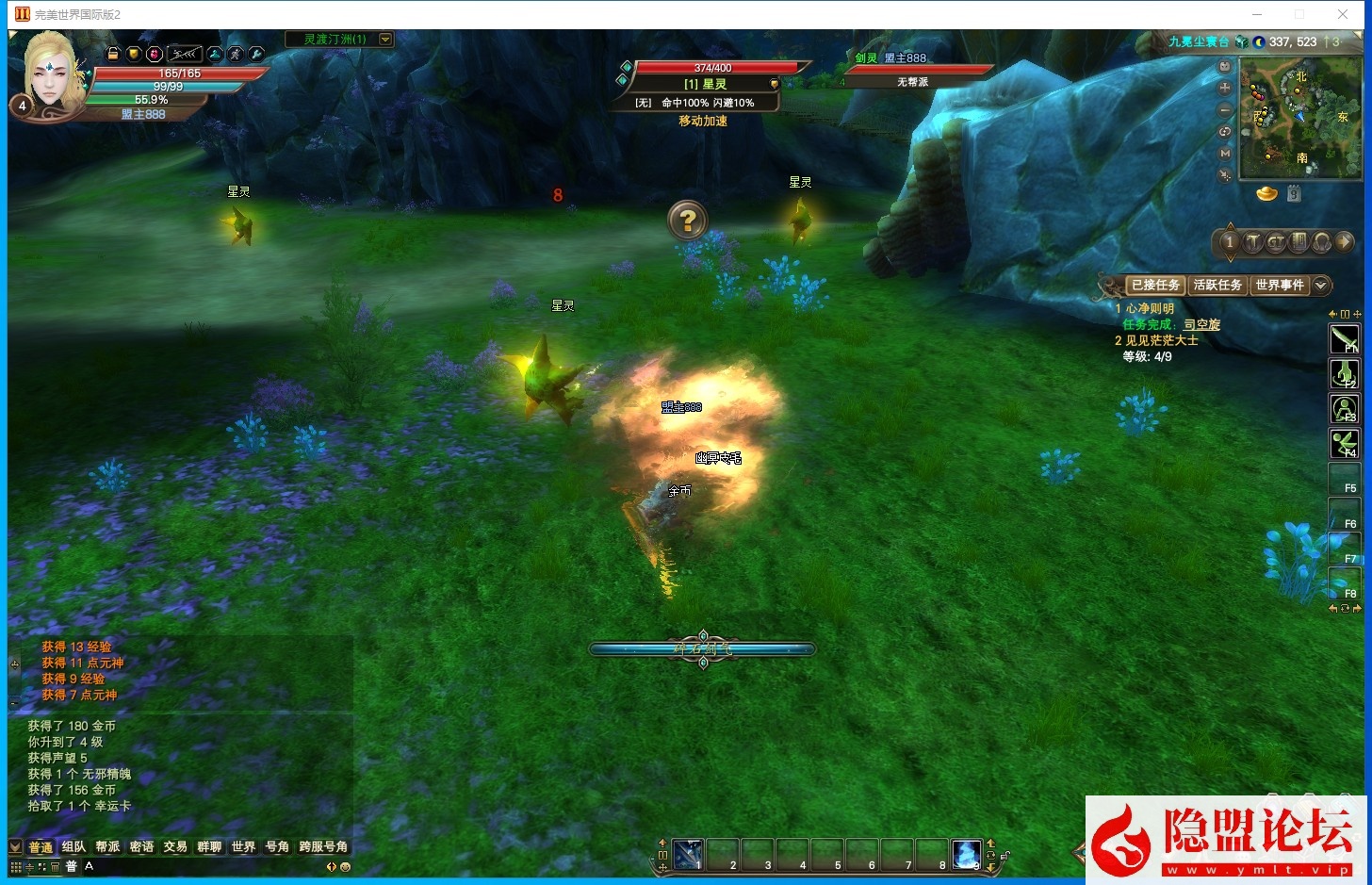Click the 司空旋 quest NPC link
Viewport: 1372px width, 885px height.
click(1201, 324)
